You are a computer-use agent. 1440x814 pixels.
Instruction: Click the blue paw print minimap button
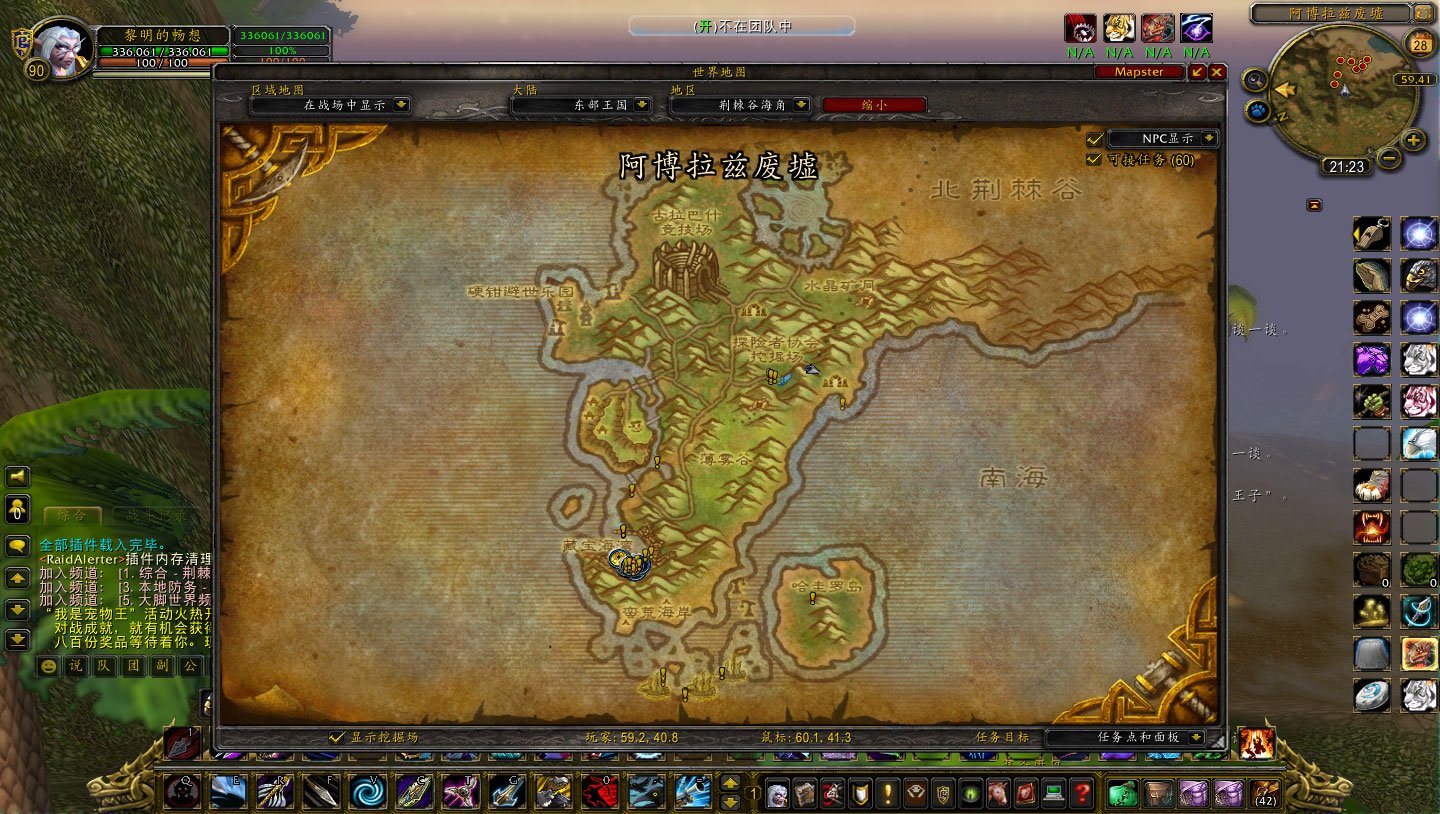tap(1259, 110)
